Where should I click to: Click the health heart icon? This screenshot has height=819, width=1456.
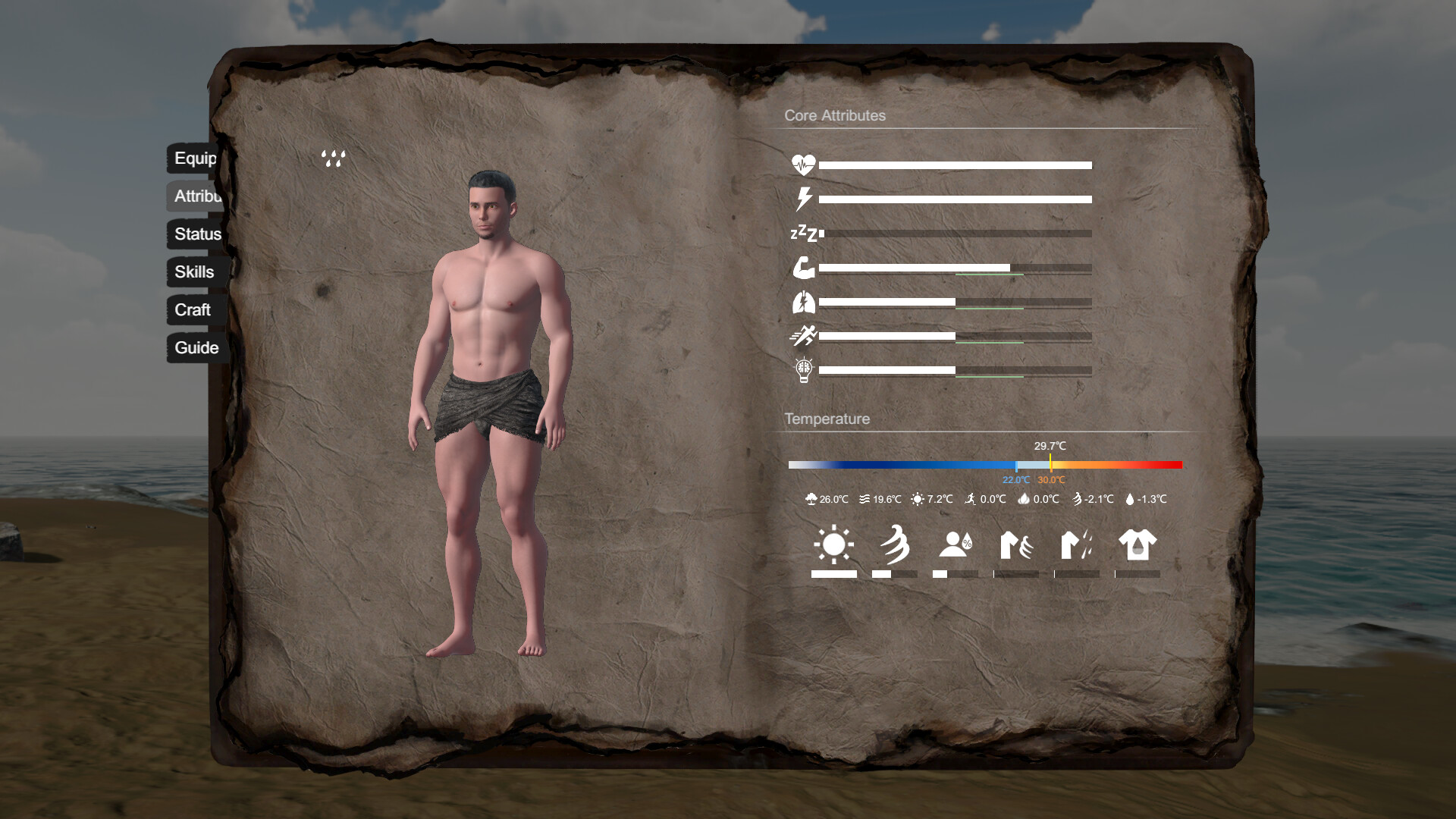(x=805, y=162)
